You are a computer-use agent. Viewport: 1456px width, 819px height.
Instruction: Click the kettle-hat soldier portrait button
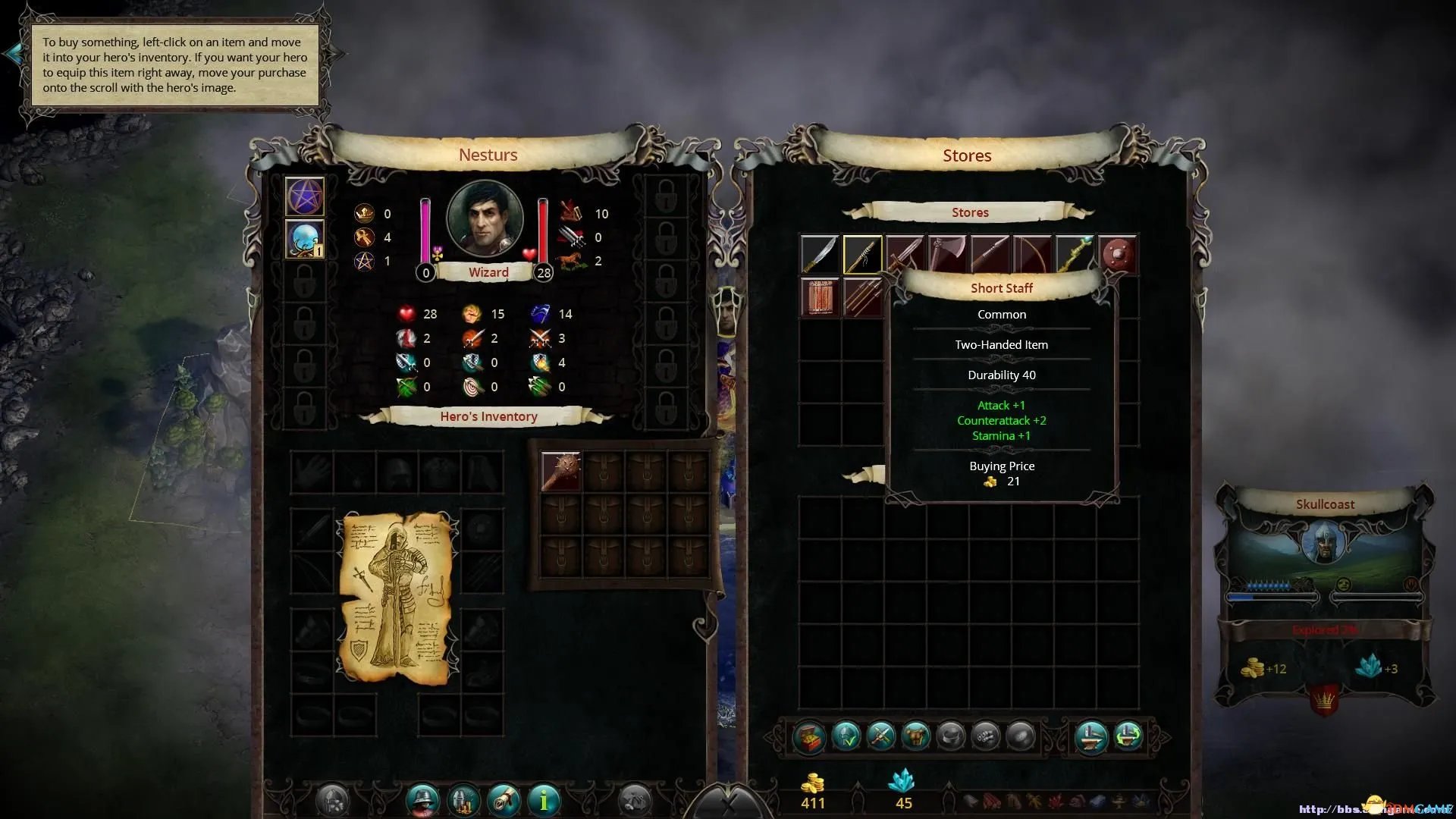pyautogui.click(x=423, y=799)
